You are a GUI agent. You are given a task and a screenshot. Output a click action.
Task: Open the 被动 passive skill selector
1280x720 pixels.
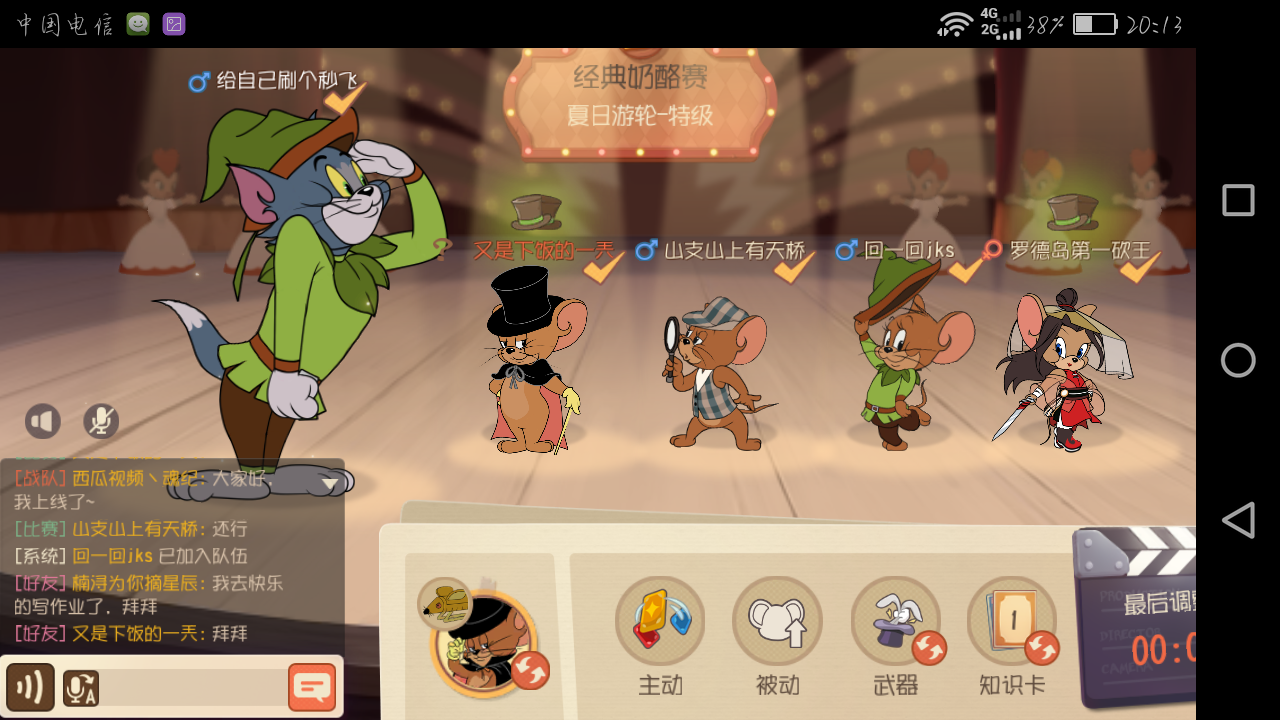(778, 620)
